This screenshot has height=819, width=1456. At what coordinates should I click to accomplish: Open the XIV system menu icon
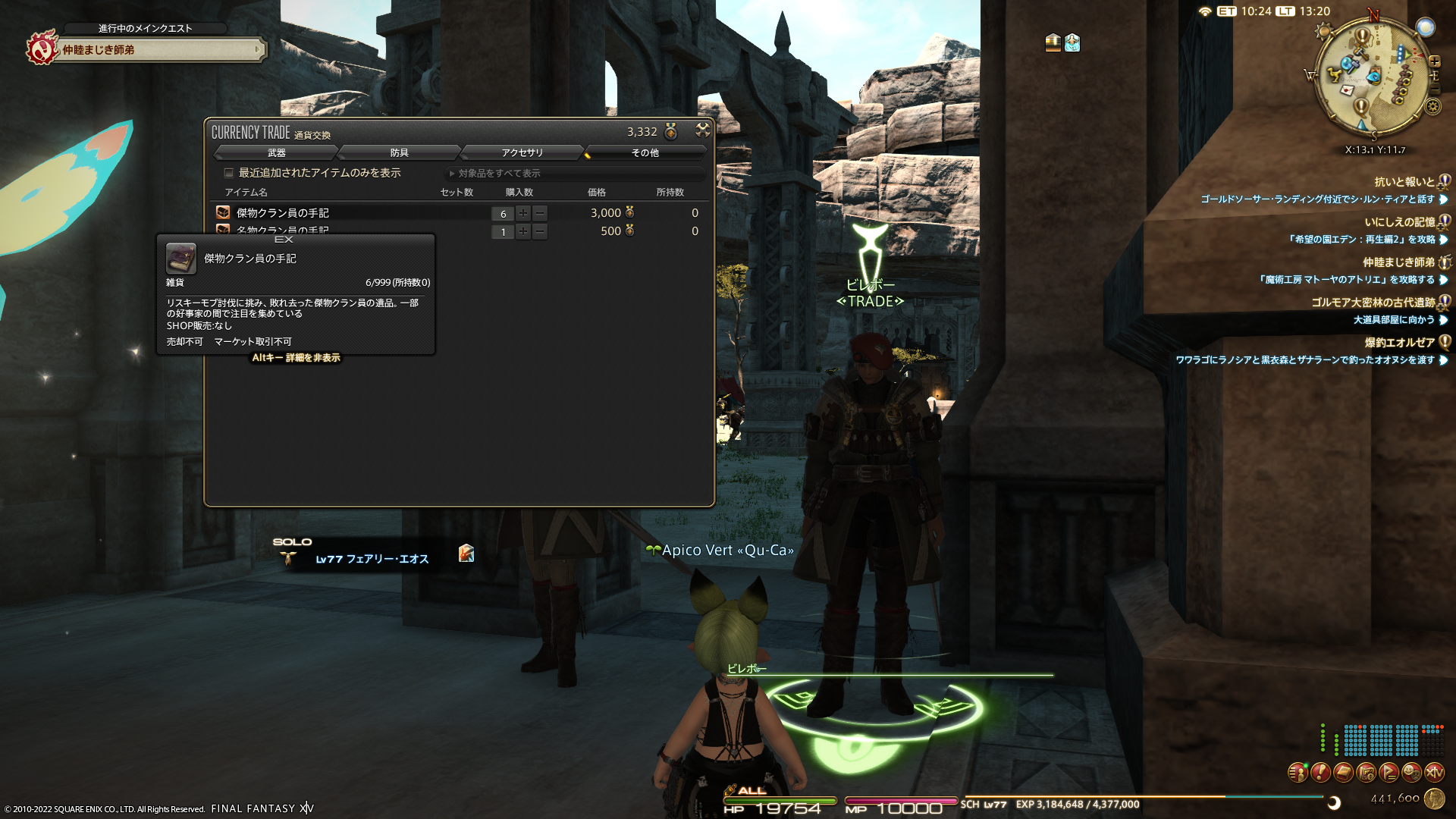pyautogui.click(x=1434, y=773)
